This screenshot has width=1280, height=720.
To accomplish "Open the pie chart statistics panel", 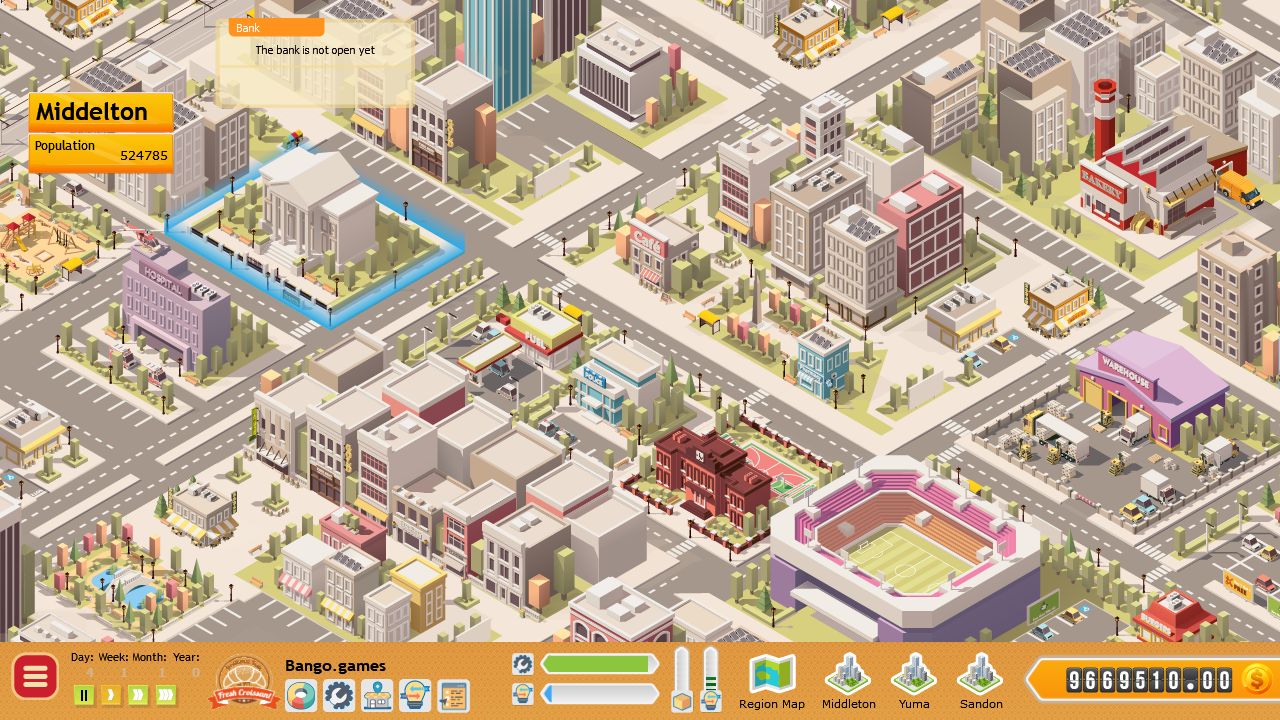I will click(x=301, y=695).
